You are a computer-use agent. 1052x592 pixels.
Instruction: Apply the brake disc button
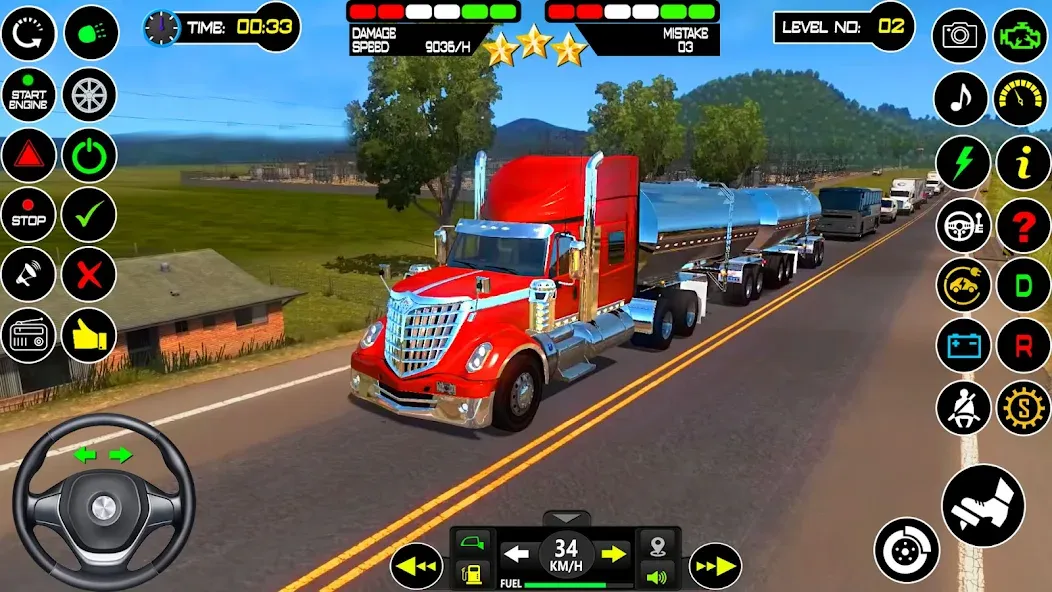tap(907, 550)
